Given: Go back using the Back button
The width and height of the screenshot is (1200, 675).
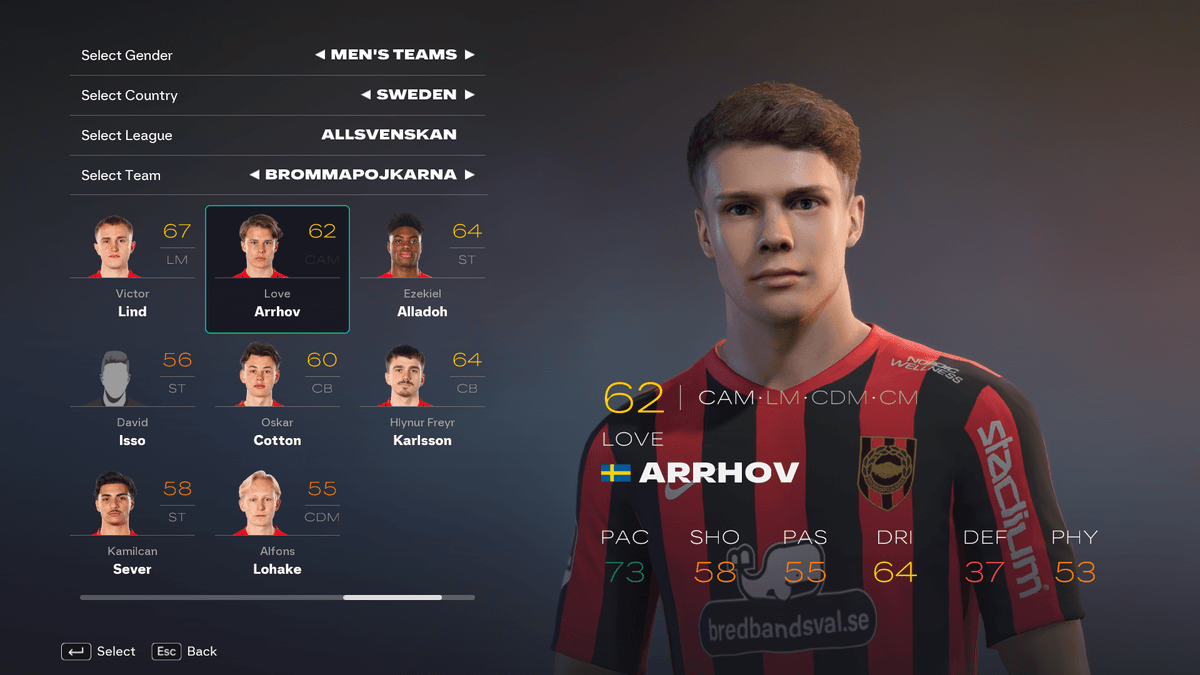Looking at the screenshot, I should pyautogui.click(x=185, y=651).
